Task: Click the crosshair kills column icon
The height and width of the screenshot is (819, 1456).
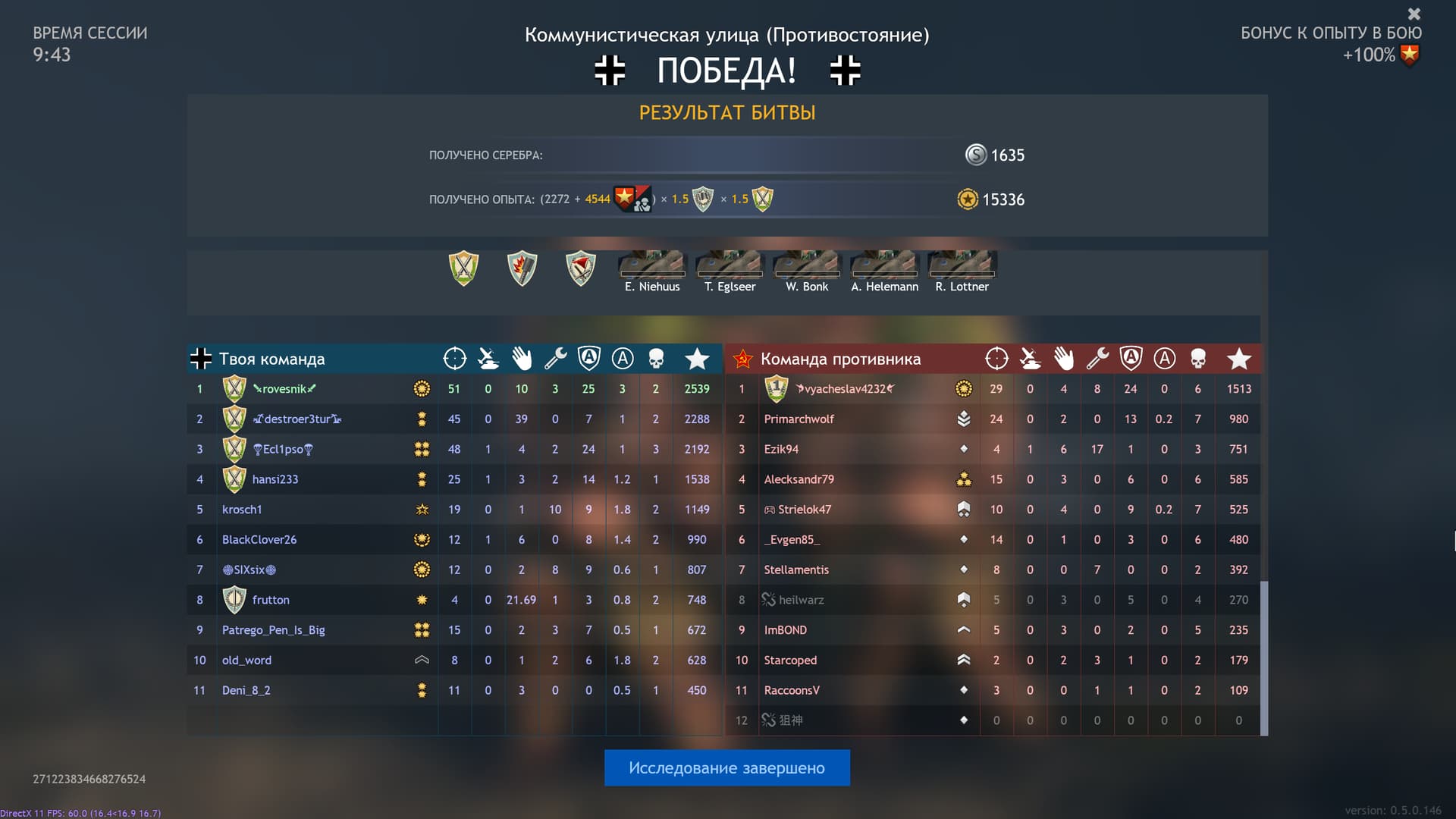Action: click(x=454, y=358)
